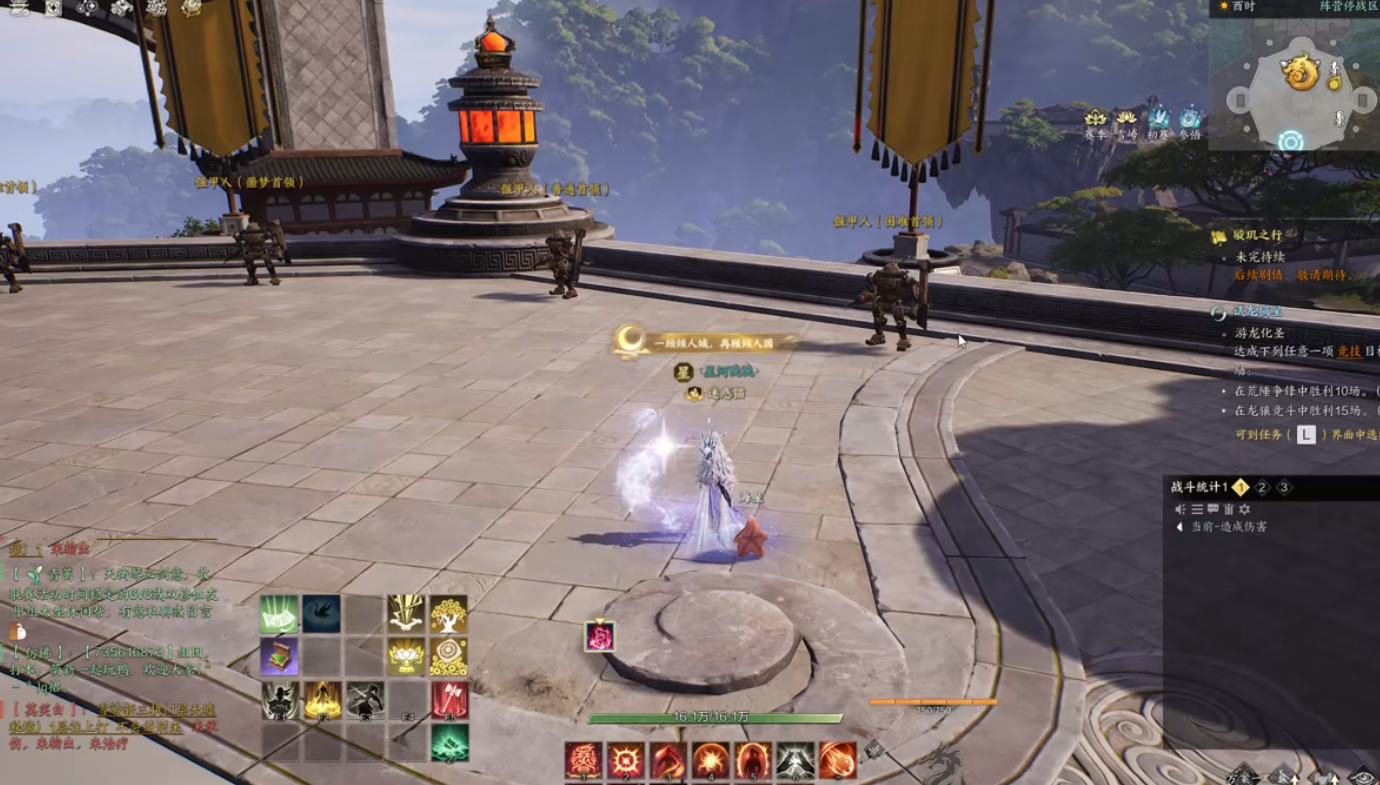Switch to combat statistics page 3
1380x785 pixels.
click(1284, 488)
